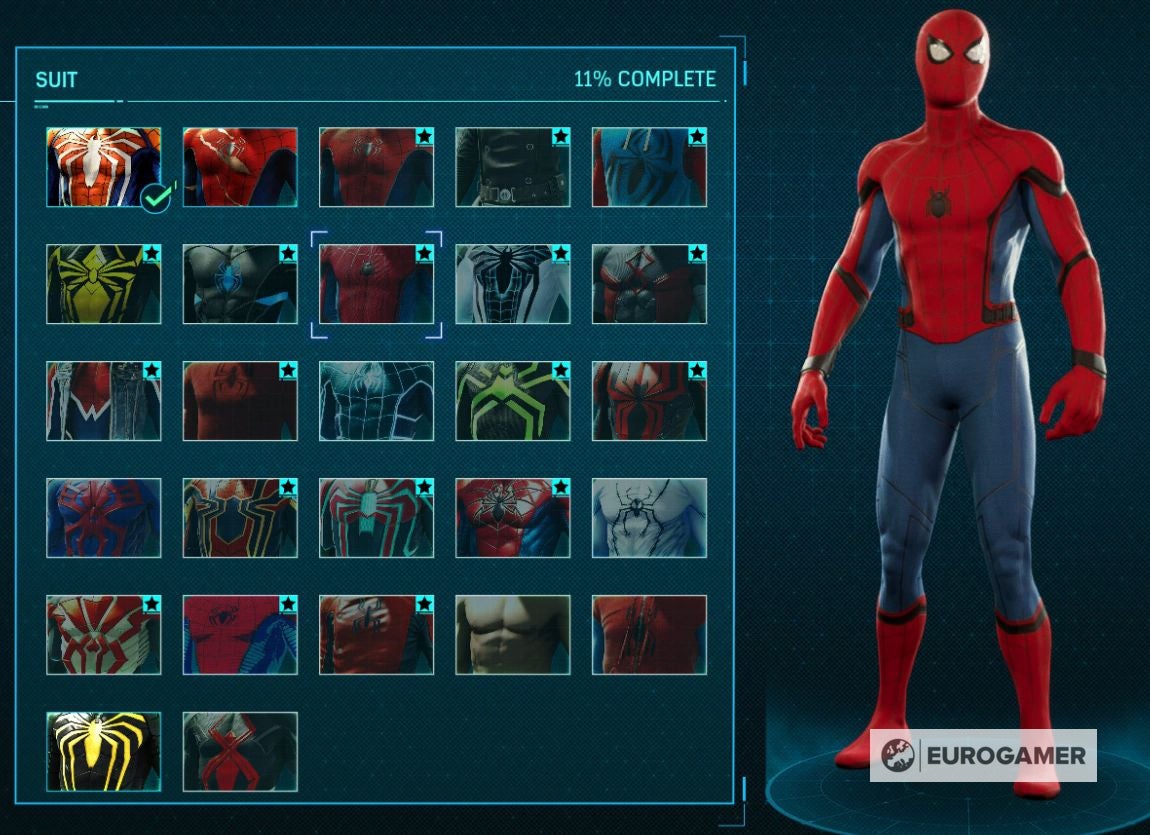Screen dimensions: 1150x835
Task: Choose the black suit with green glowing lines
Action: [512, 401]
